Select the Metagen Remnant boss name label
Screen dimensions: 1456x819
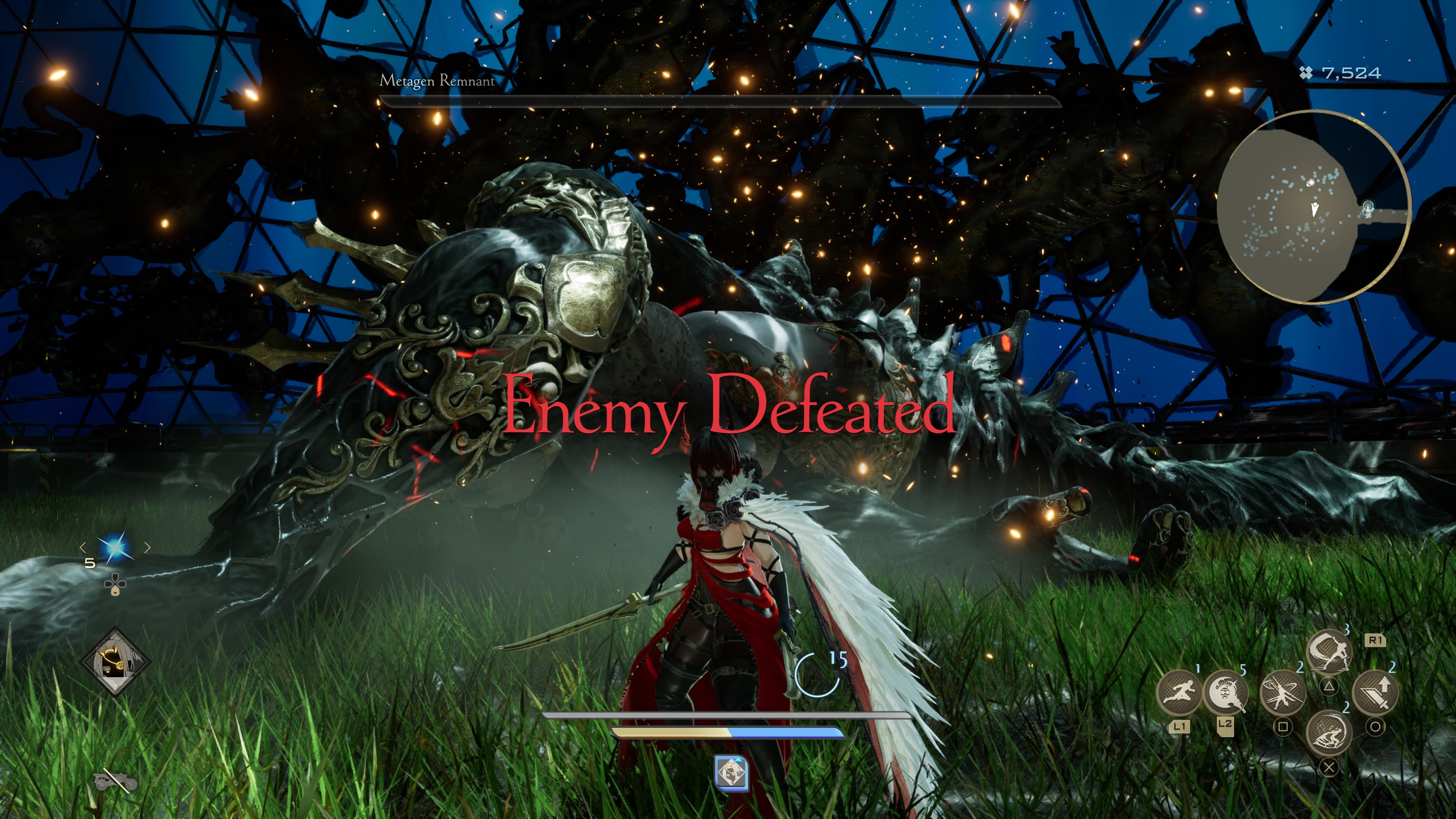[x=438, y=81]
